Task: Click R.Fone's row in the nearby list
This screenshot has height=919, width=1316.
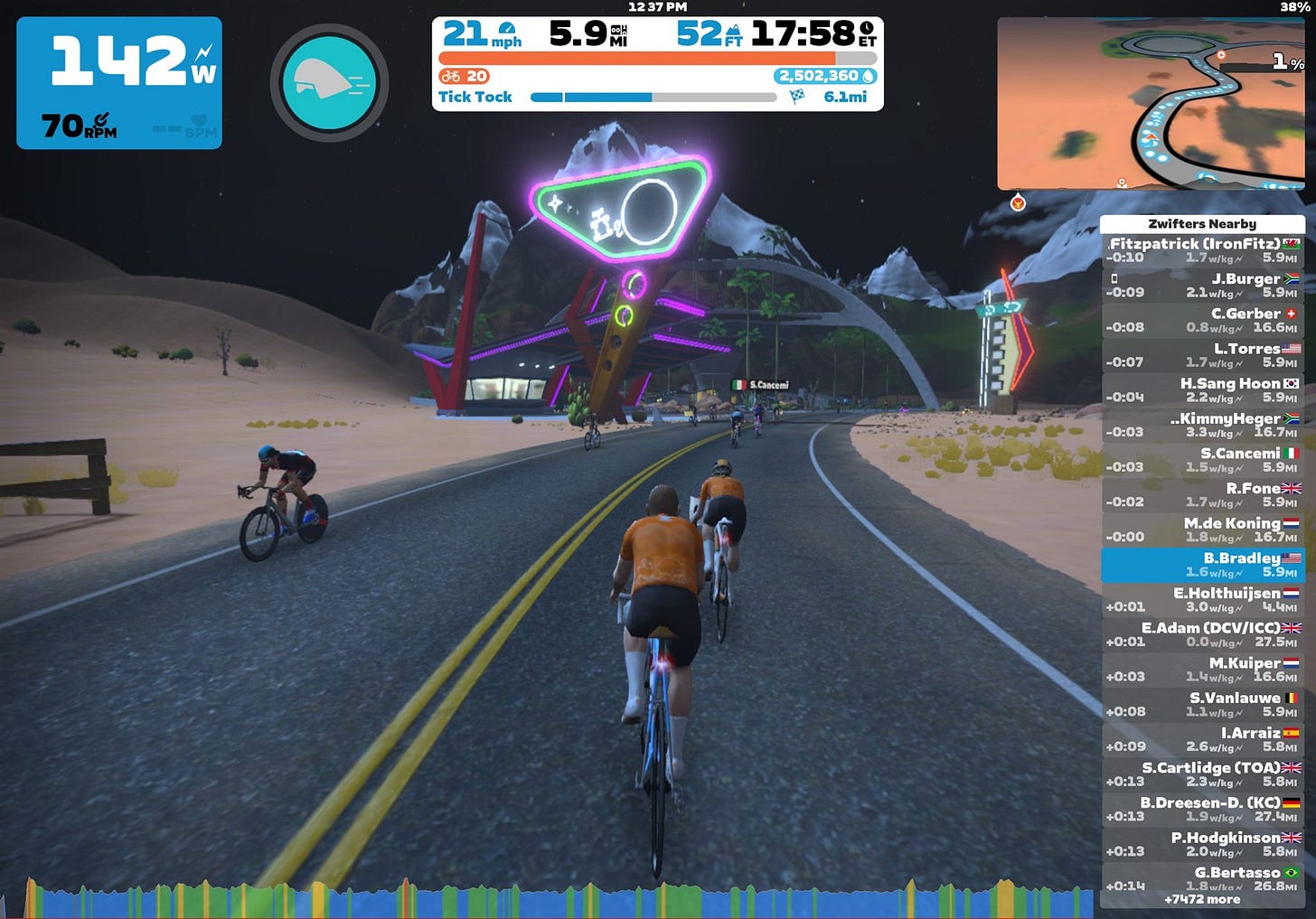Action: click(1202, 495)
